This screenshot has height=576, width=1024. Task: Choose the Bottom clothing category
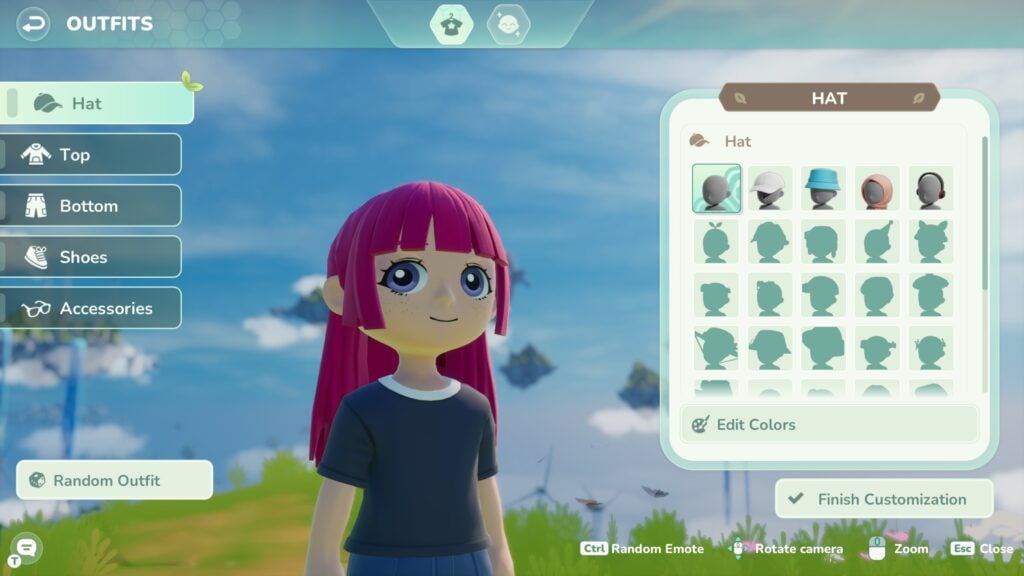click(91, 206)
